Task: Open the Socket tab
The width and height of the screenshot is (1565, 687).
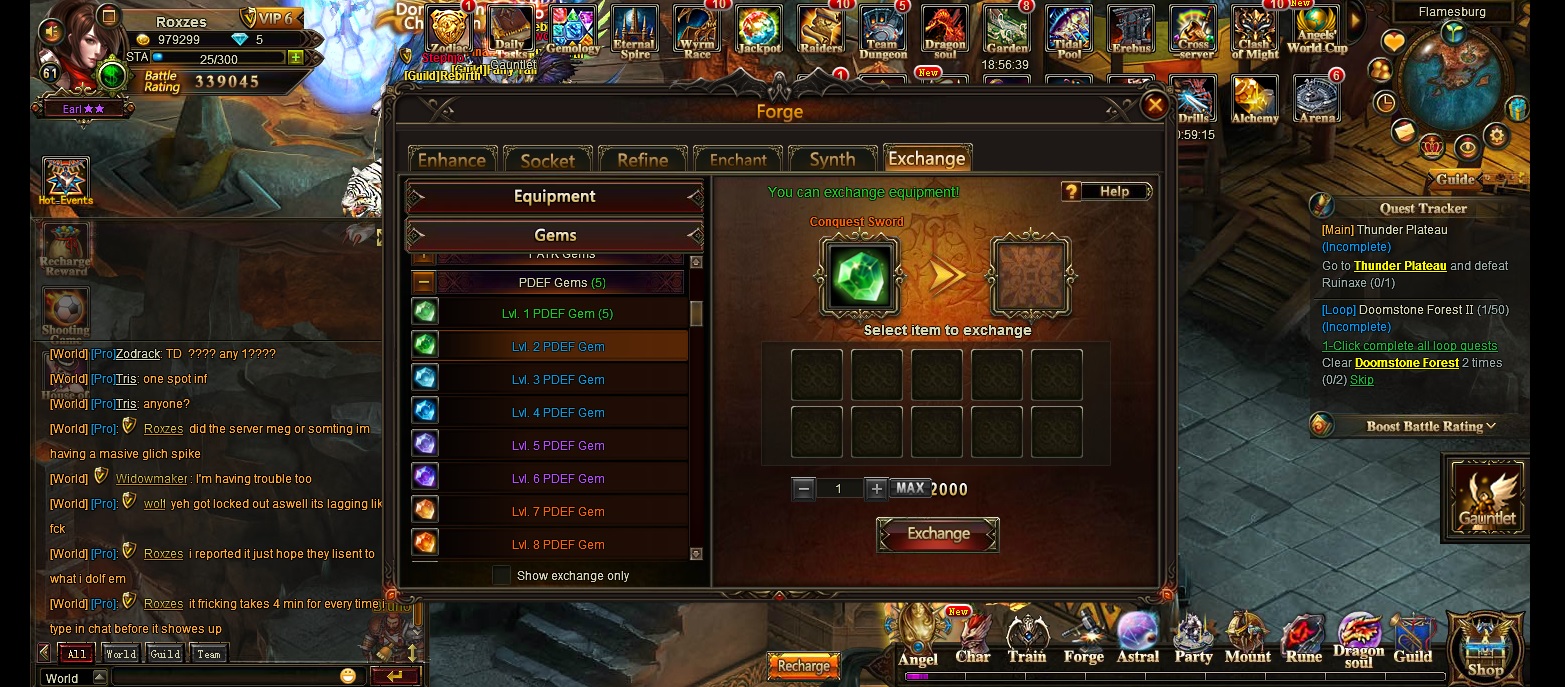Action: (x=547, y=160)
